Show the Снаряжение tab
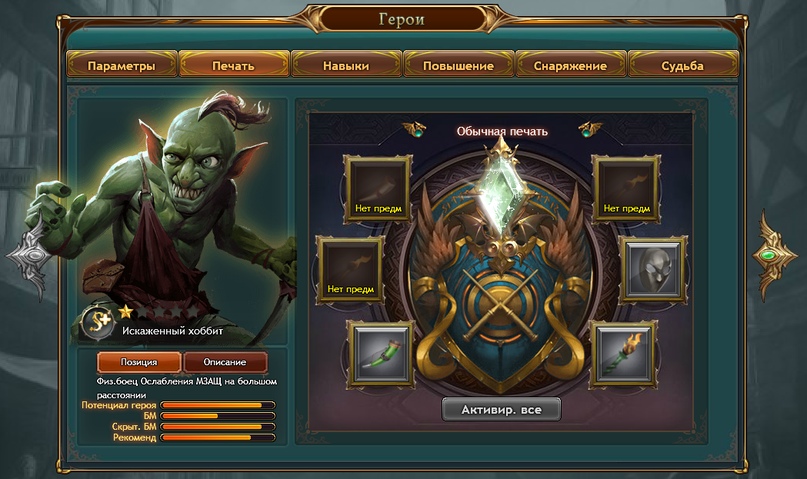The width and height of the screenshot is (807, 479). 571,66
